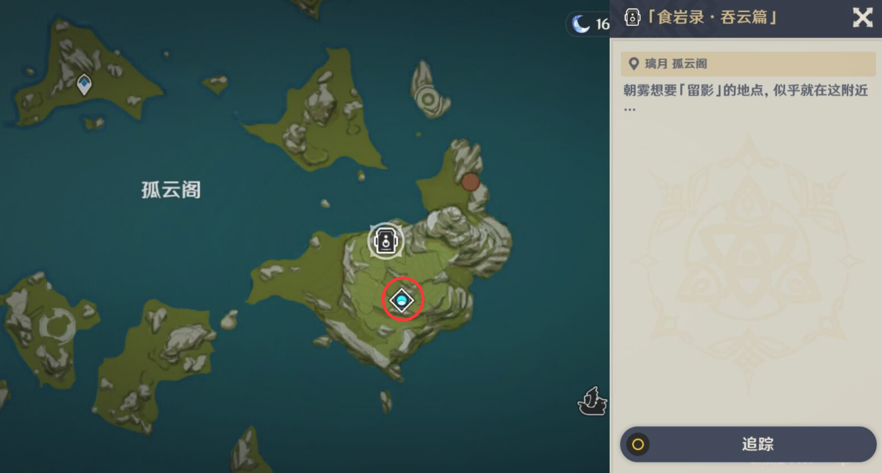Close the quest detail panel
This screenshot has height=473, width=882.
pyautogui.click(x=861, y=17)
